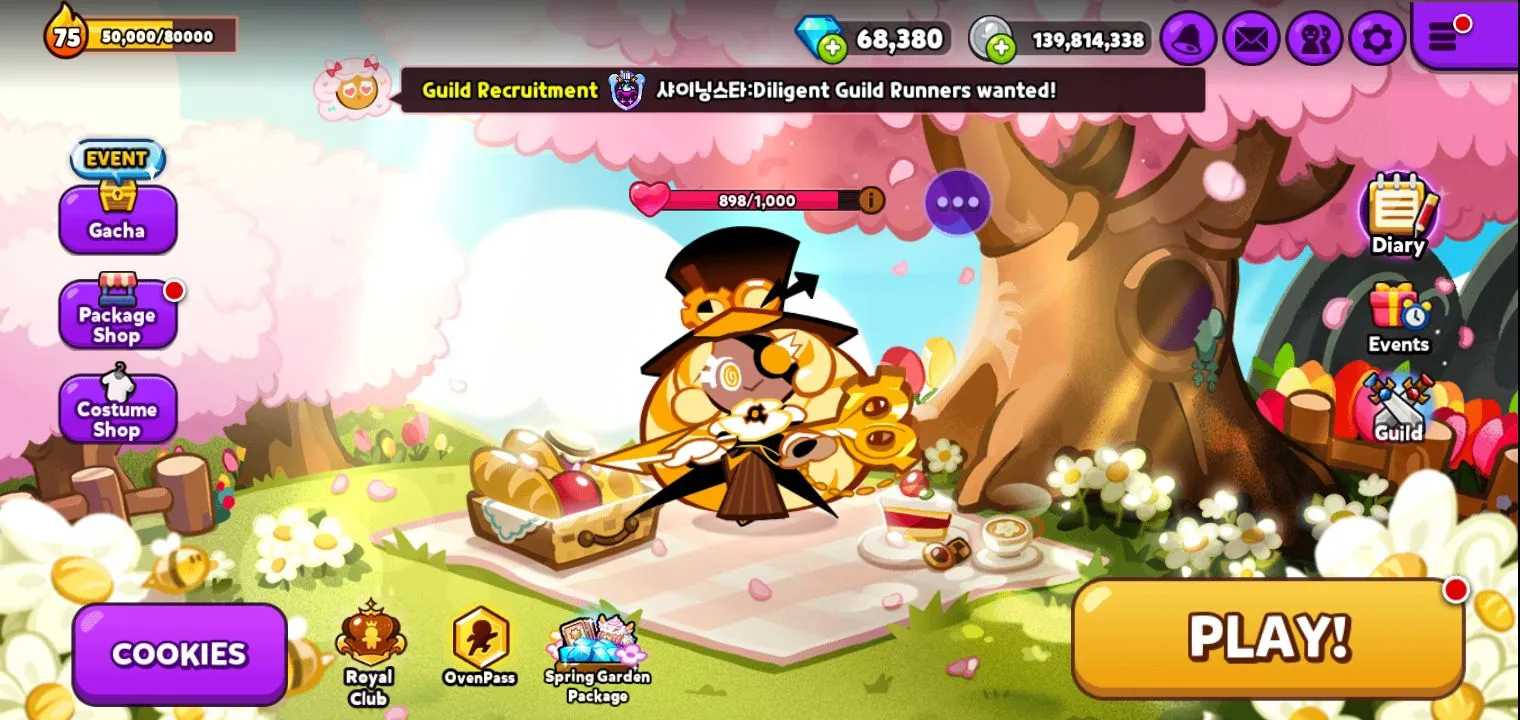The image size is (1520, 720).
Task: Open the Diary notebook
Action: 1398,215
